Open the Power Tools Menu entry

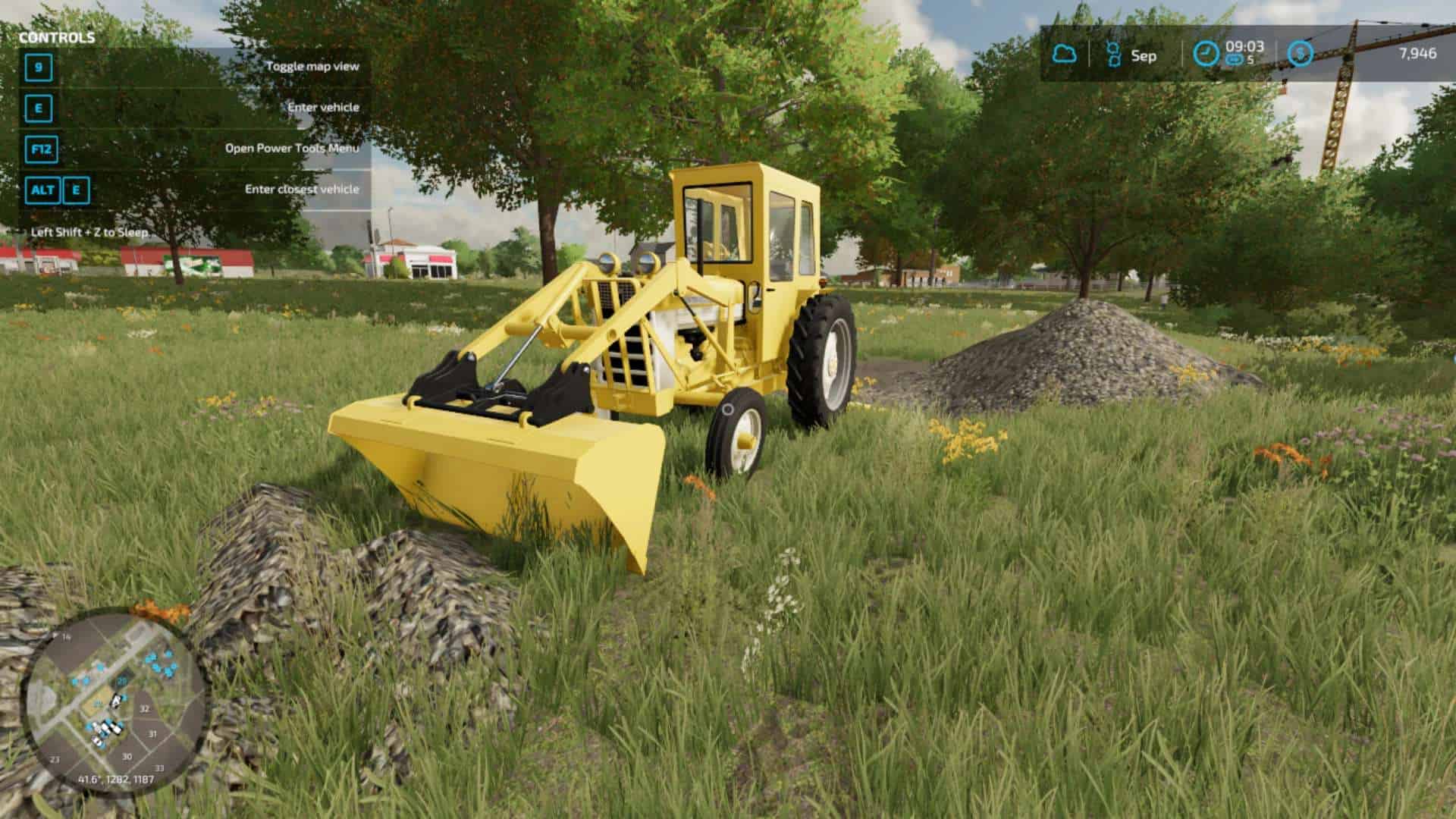(291, 149)
